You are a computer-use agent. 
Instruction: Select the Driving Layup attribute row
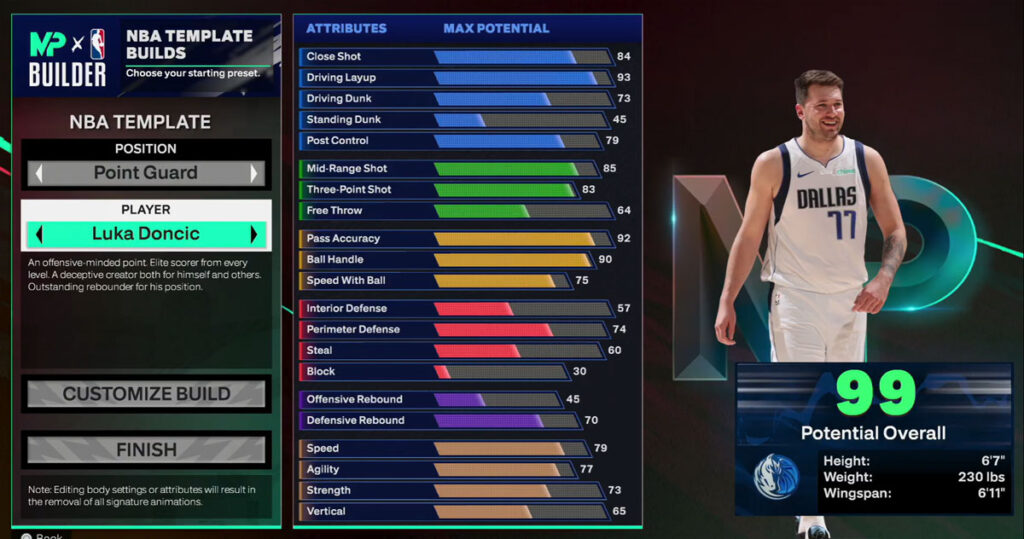click(455, 78)
